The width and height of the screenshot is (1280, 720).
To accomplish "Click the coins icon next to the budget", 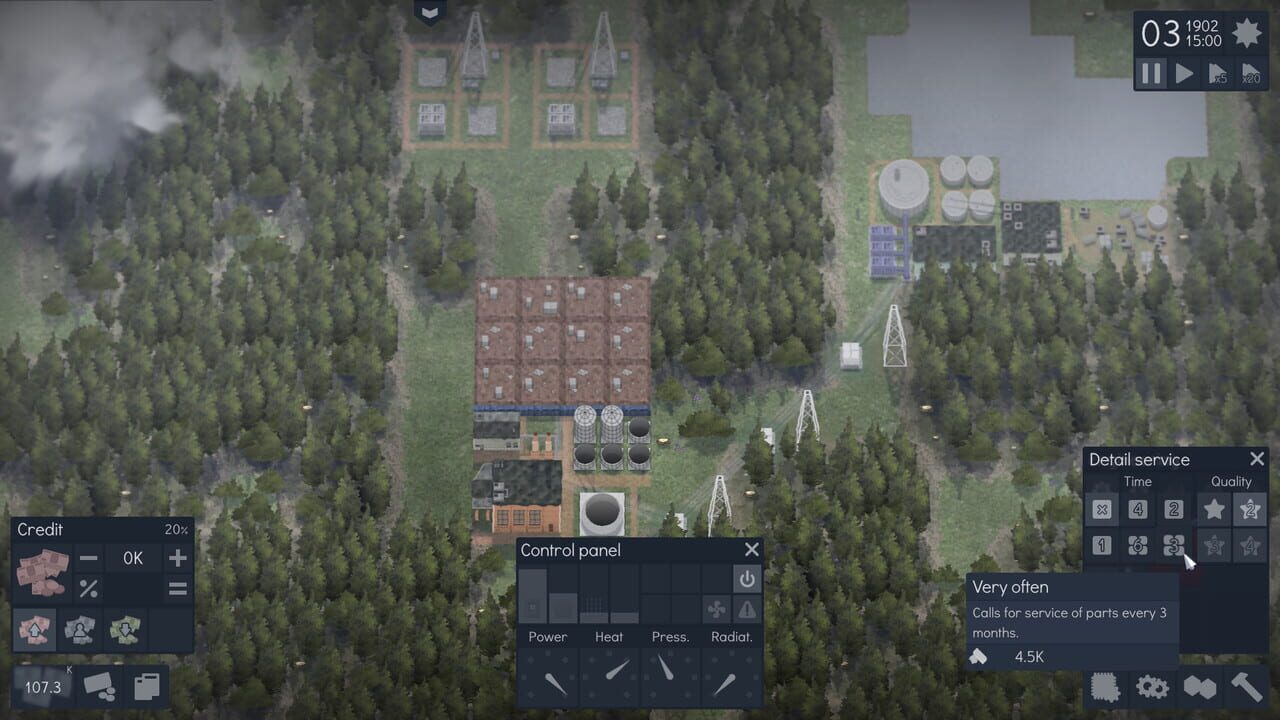I will pyautogui.click(x=100, y=686).
